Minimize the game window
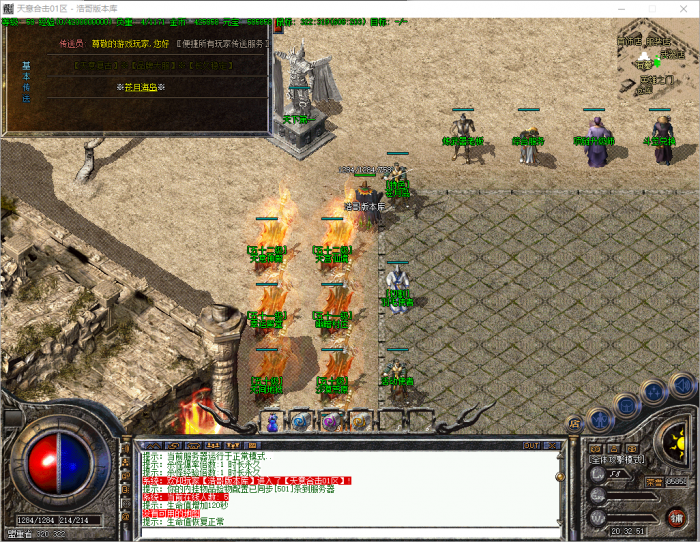This screenshot has height=542, width=700. (x=621, y=8)
